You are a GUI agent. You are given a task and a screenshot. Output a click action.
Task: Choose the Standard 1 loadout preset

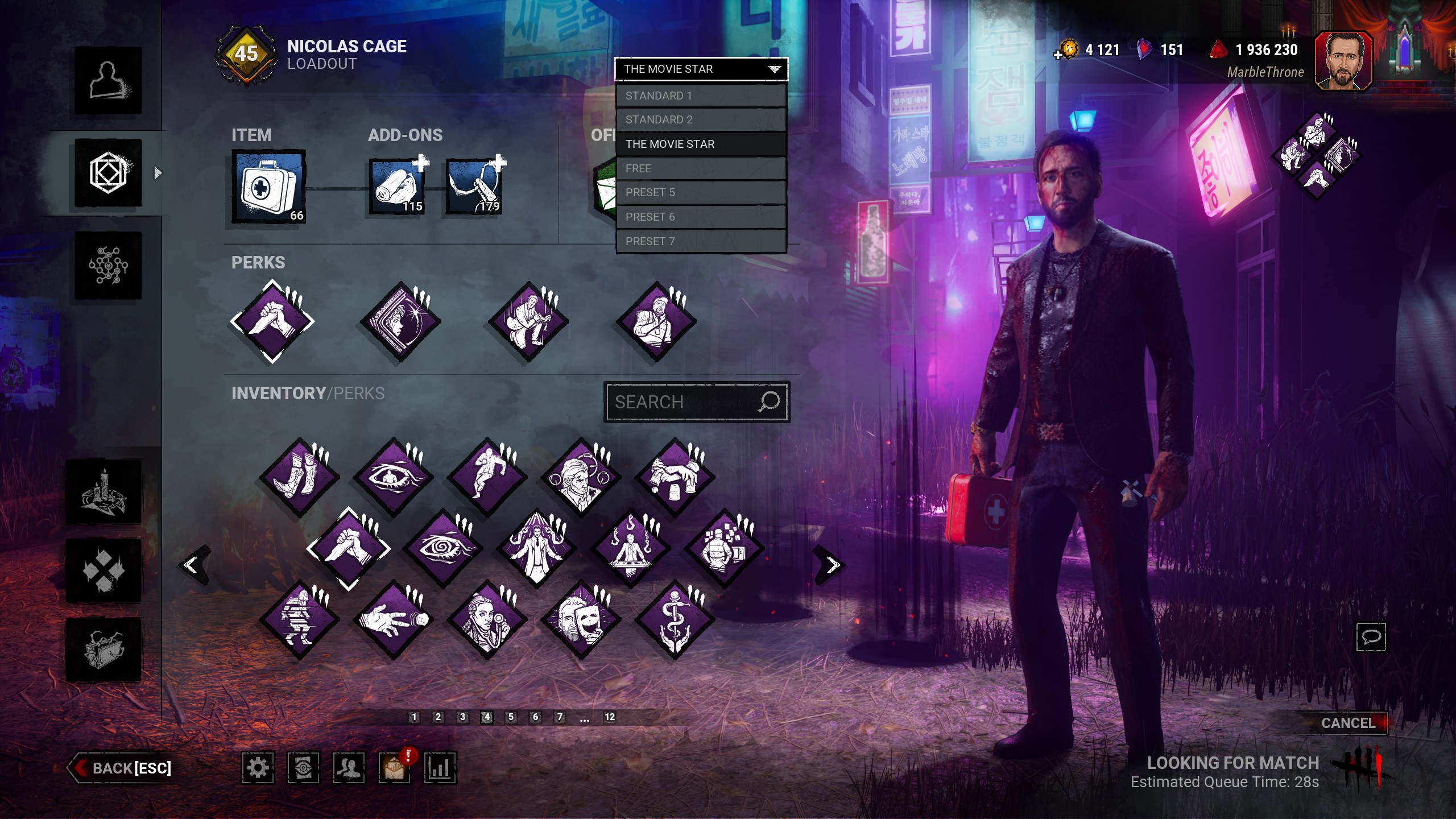701,96
